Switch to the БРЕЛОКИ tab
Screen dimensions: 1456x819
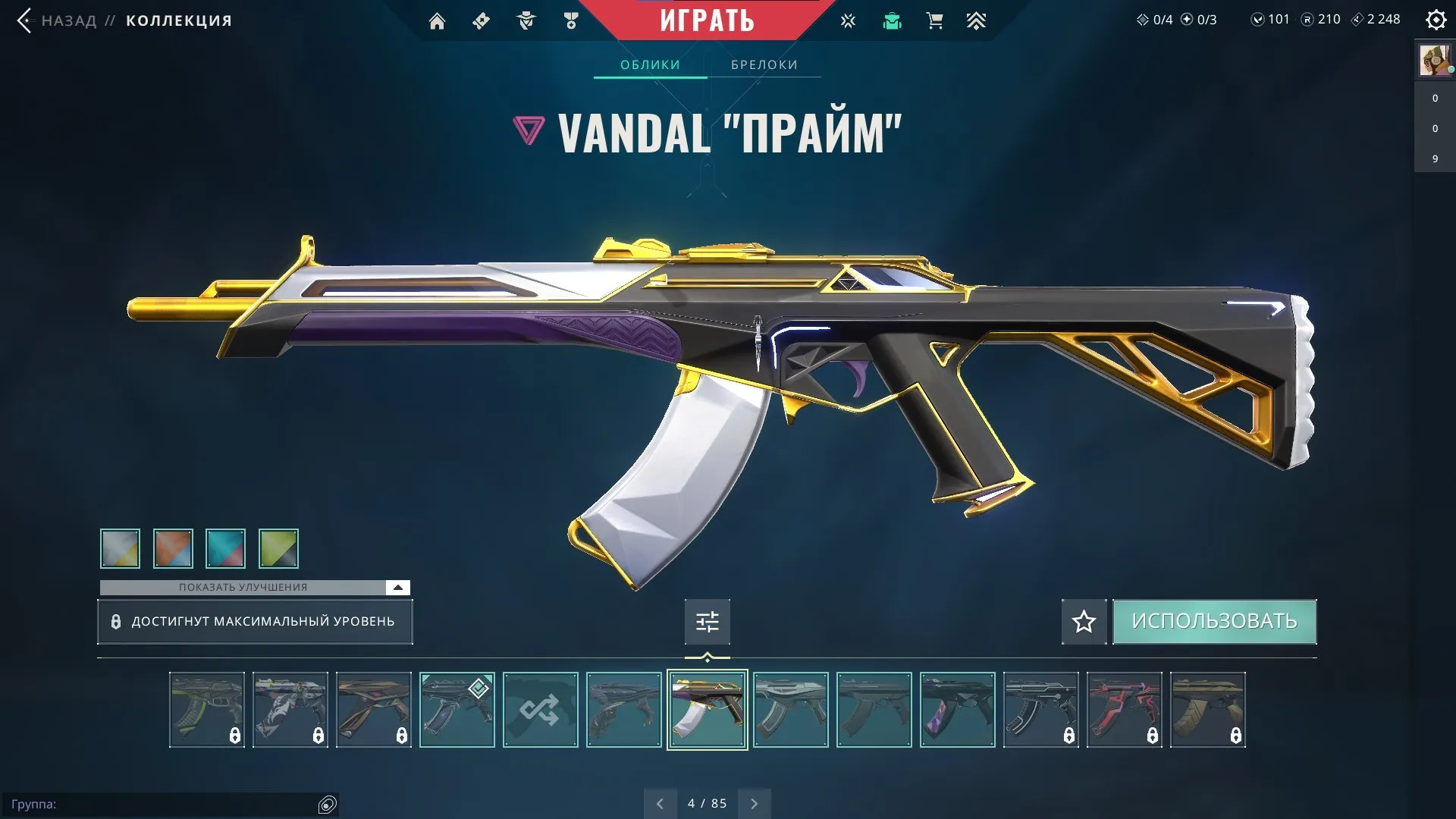764,64
